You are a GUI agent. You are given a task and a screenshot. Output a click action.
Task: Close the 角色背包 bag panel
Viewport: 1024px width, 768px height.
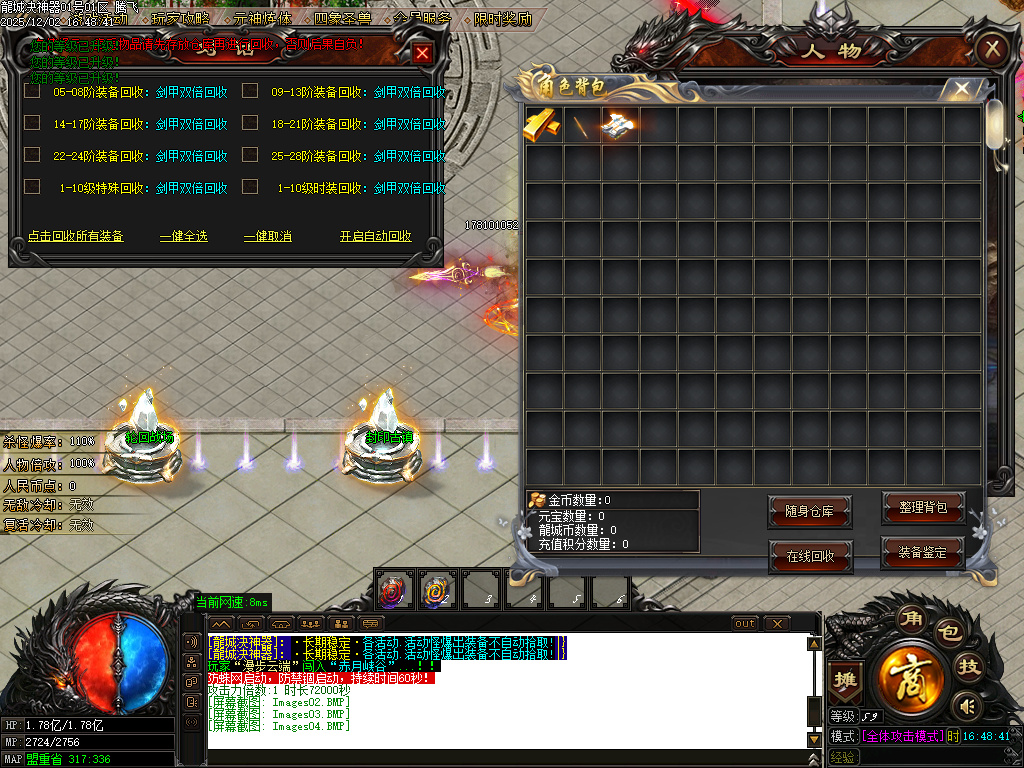tap(961, 89)
